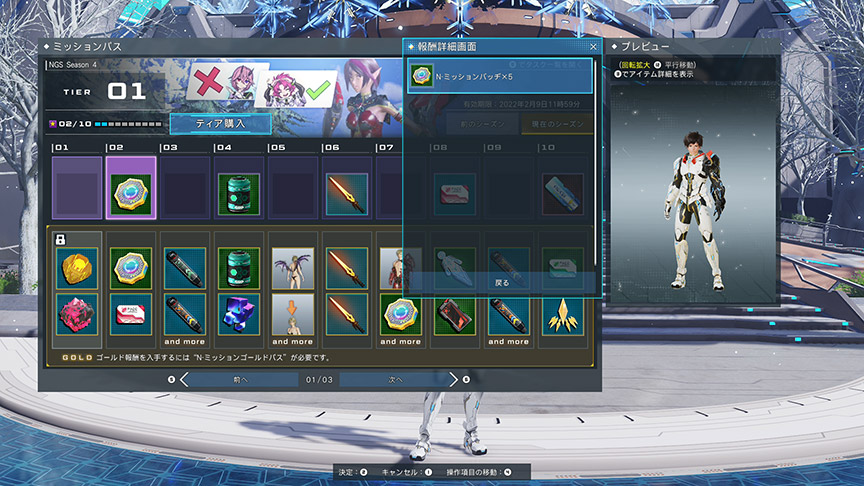Image resolution: width=864 pixels, height=486 pixels.
Task: Close the reward details window
Action: click(x=593, y=47)
